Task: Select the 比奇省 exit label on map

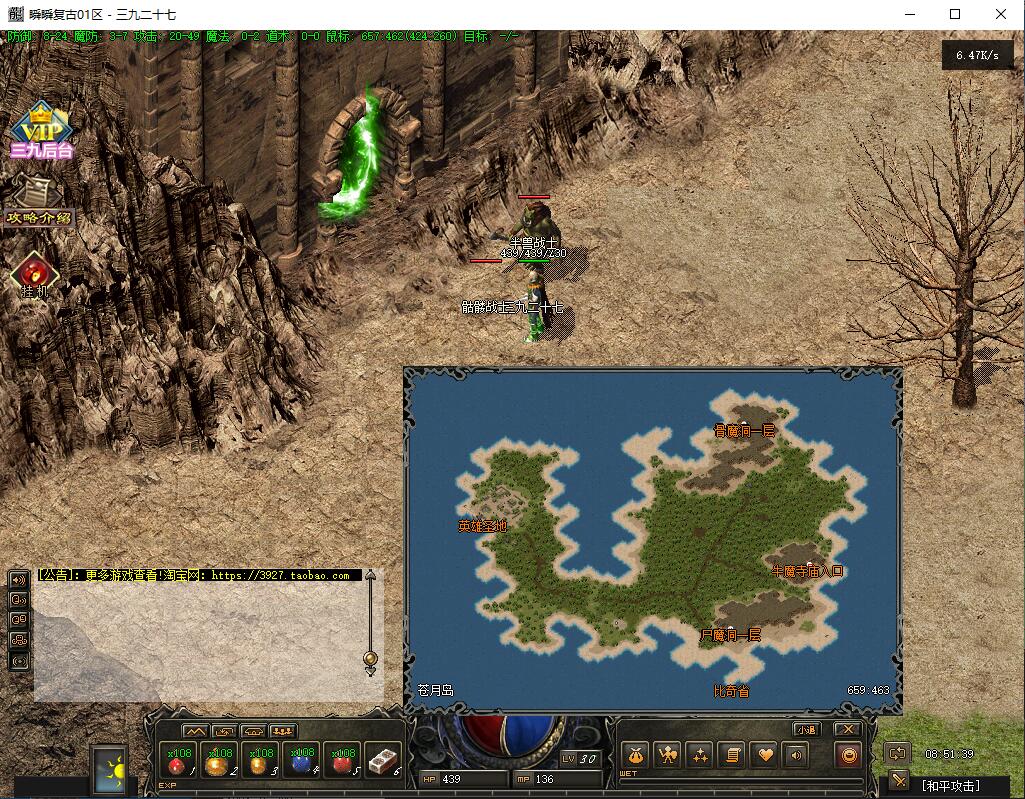Action: 731,691
